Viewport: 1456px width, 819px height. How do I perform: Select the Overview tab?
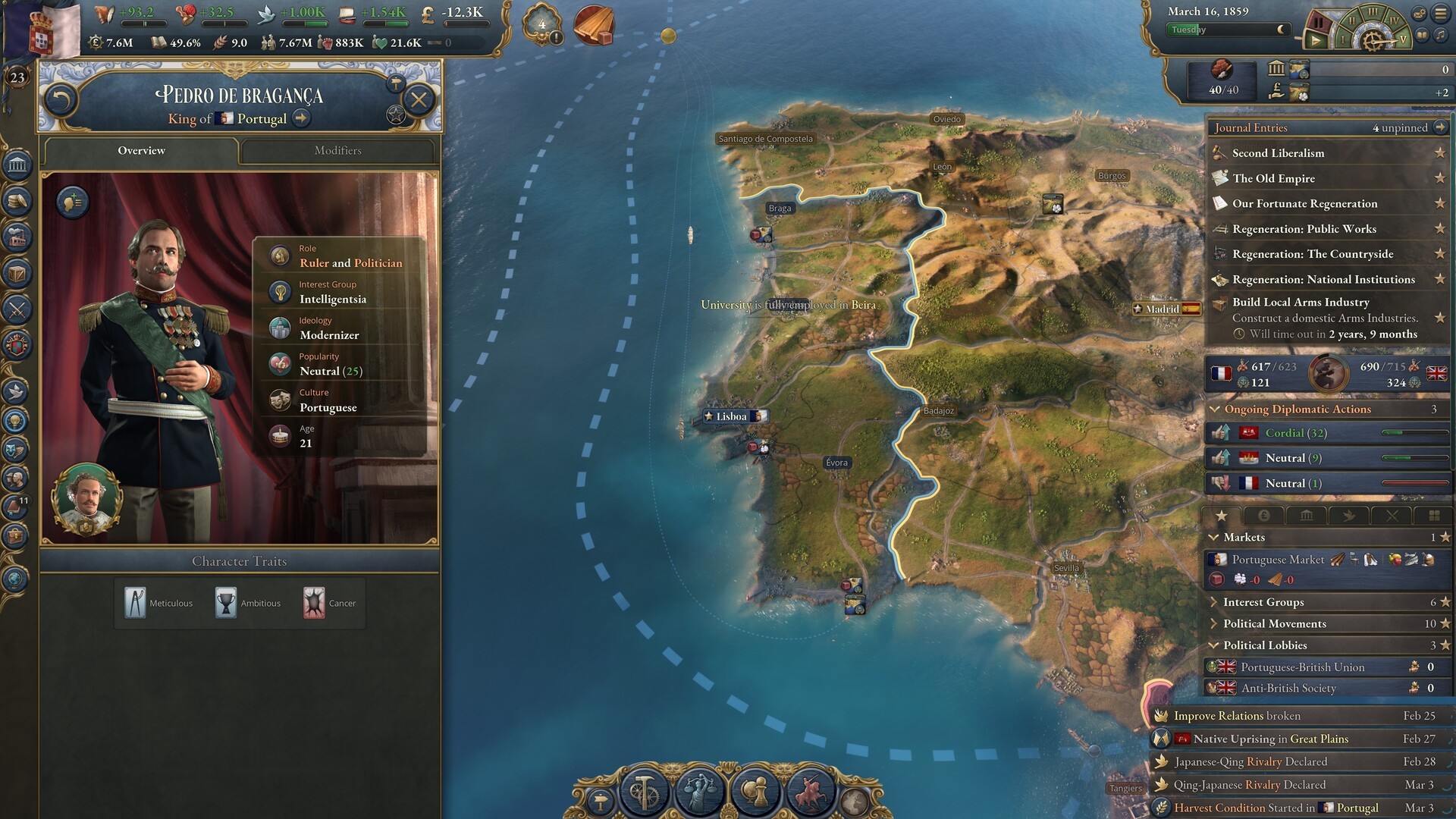pos(141,150)
